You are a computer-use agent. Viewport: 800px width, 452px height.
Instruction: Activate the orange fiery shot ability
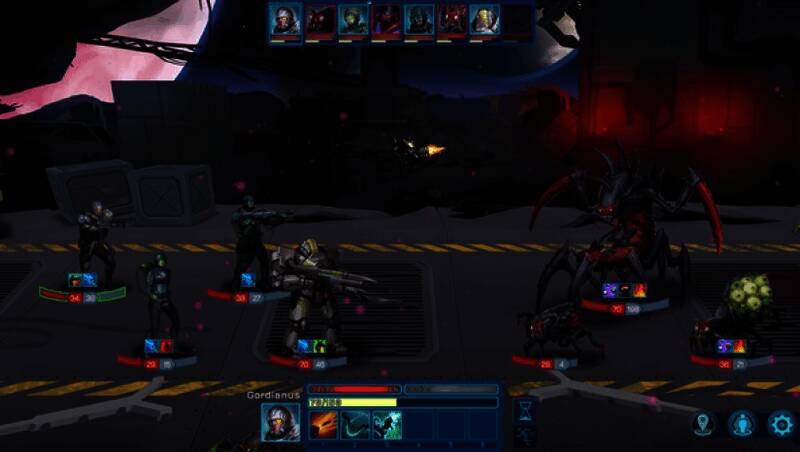(323, 426)
